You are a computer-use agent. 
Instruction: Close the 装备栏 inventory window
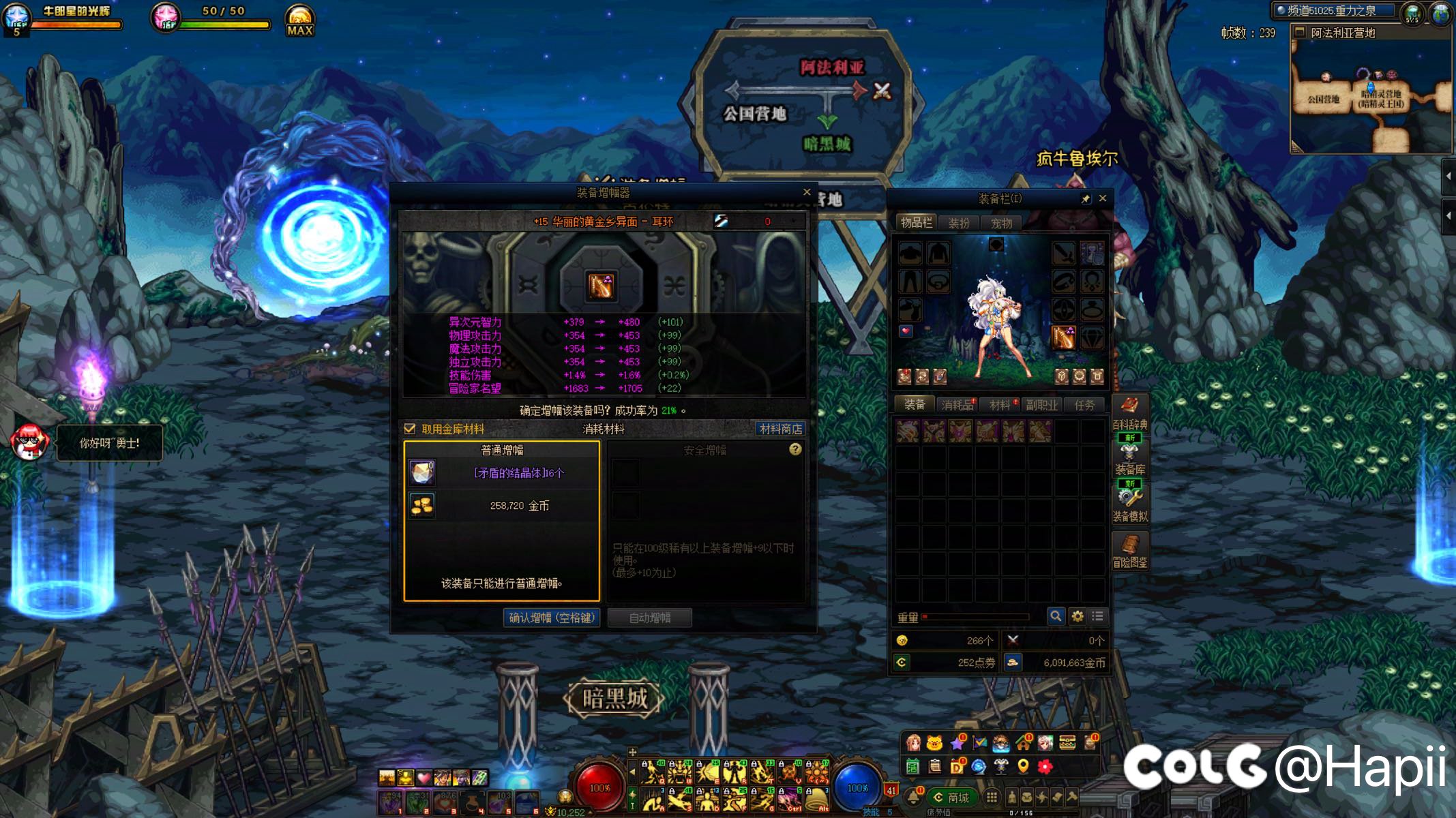[x=1103, y=198]
